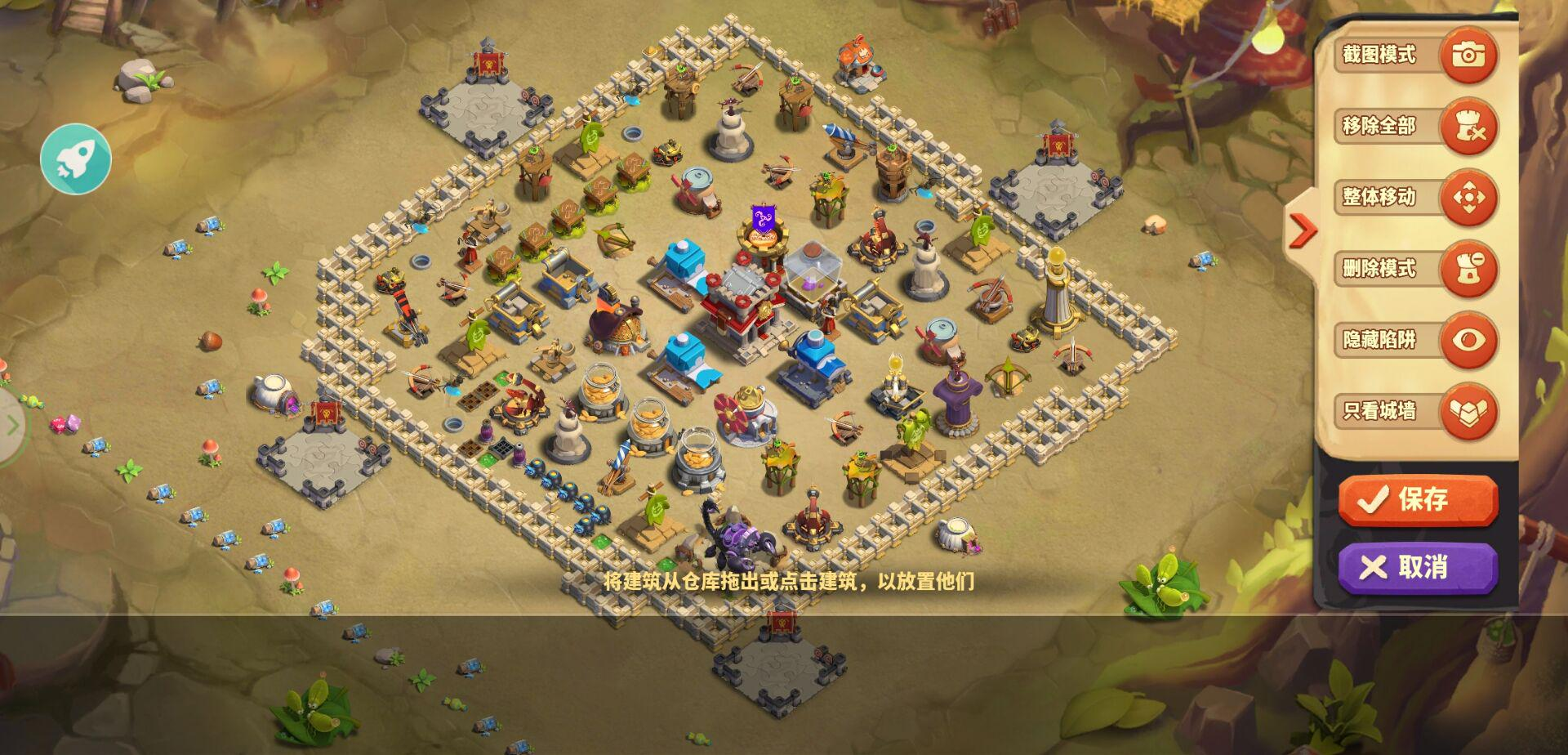Activate screenshot mode (截图模式)
The width and height of the screenshot is (1568, 755).
[1468, 55]
